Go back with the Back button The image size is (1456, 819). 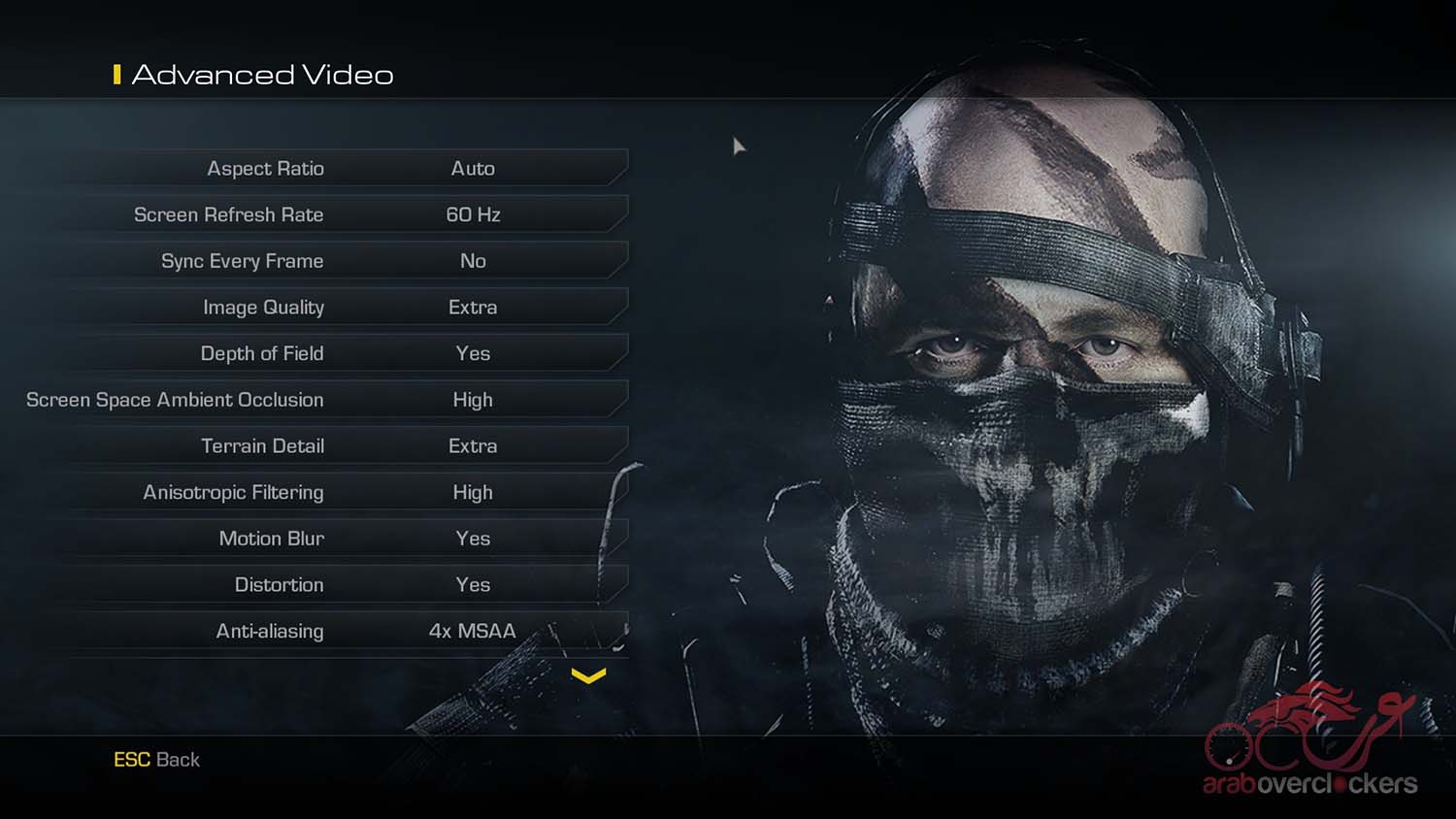pyautogui.click(x=157, y=760)
